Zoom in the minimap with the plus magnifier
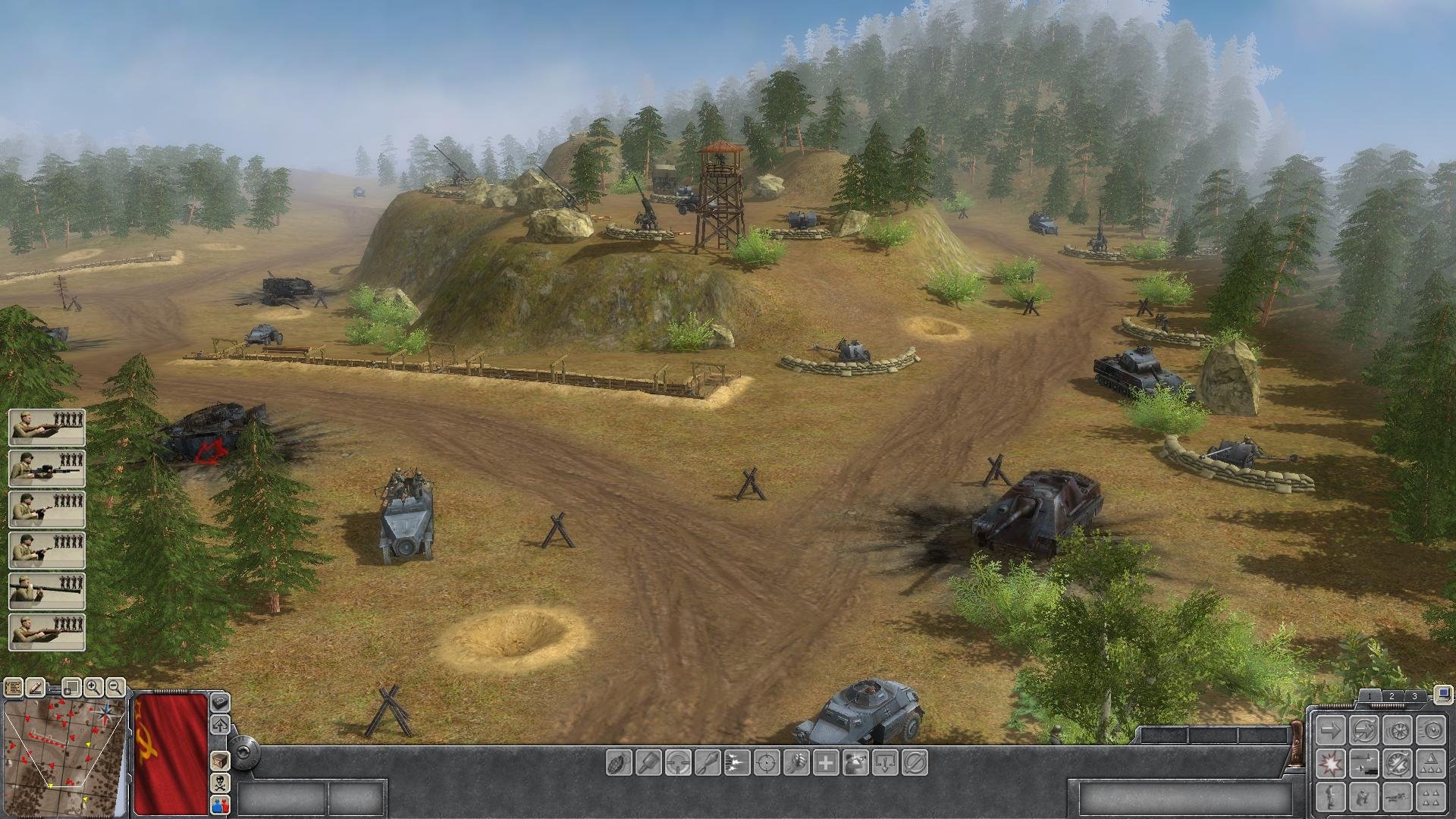 (x=93, y=688)
